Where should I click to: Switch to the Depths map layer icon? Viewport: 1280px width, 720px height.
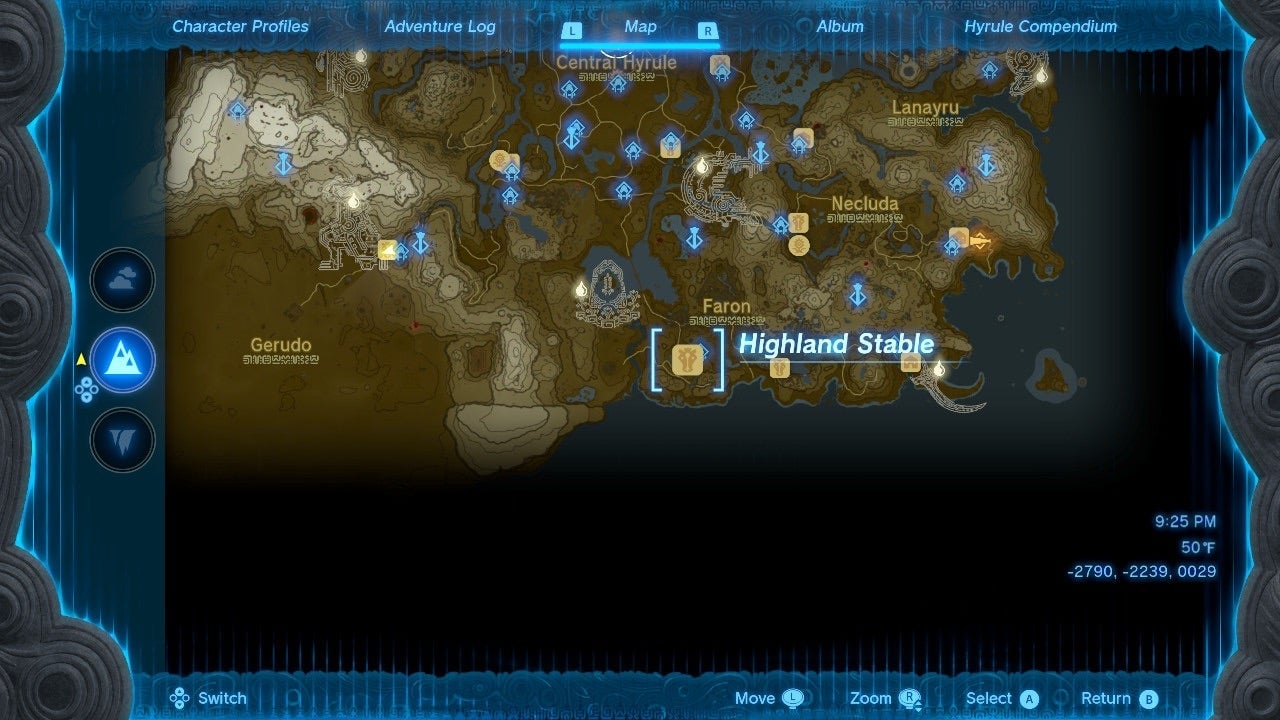[x=121, y=439]
